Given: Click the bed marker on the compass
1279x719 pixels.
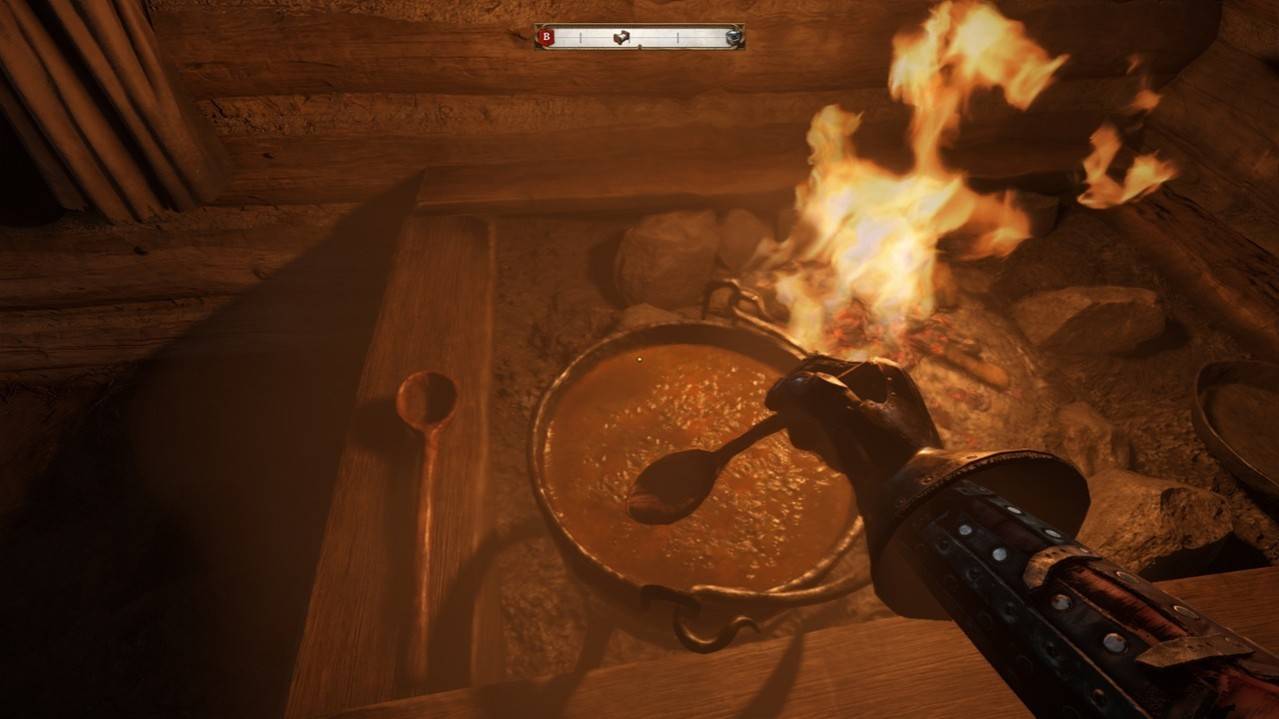Looking at the screenshot, I should [623, 37].
